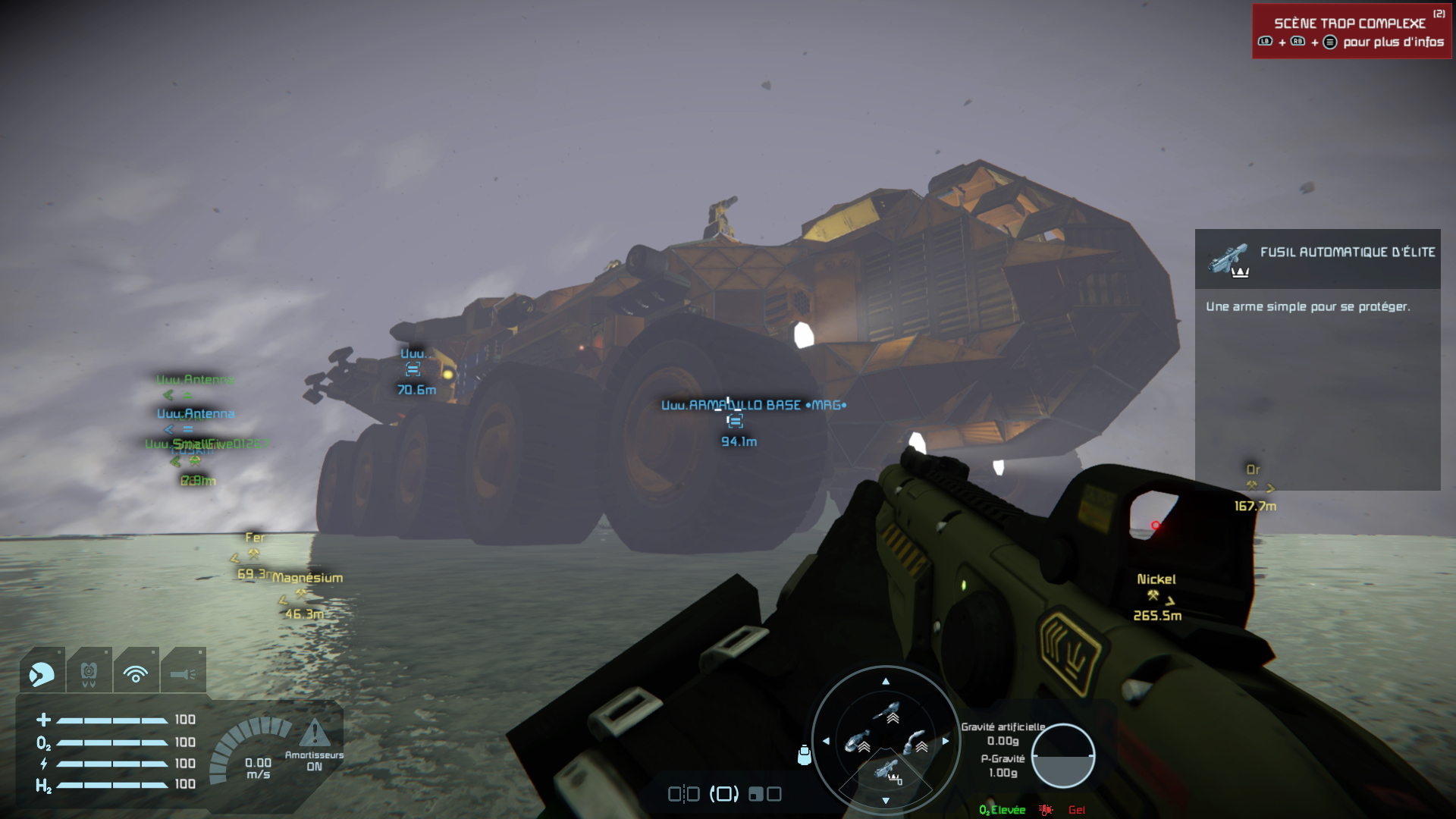The width and height of the screenshot is (1456, 819).
Task: Click the wheel's left arrow
Action: (826, 741)
